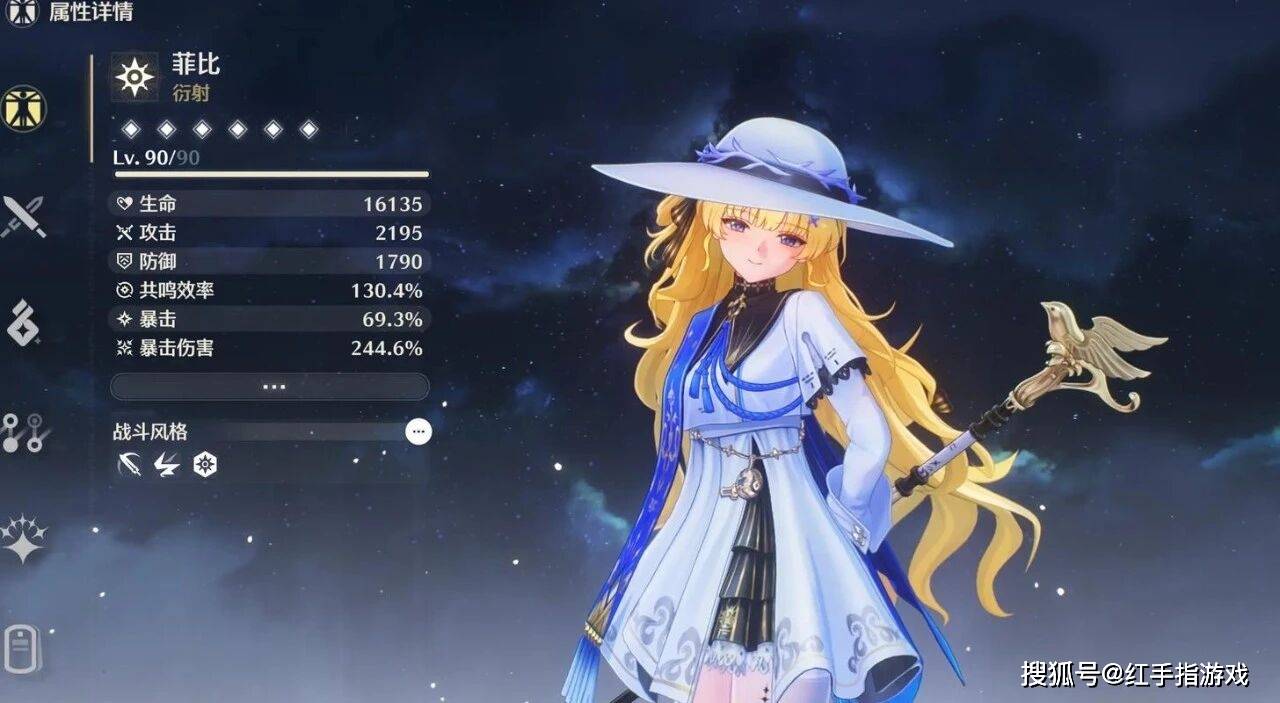The width and height of the screenshot is (1280, 703).
Task: Inspect the hexagon combat style icon
Action: [x=205, y=464]
